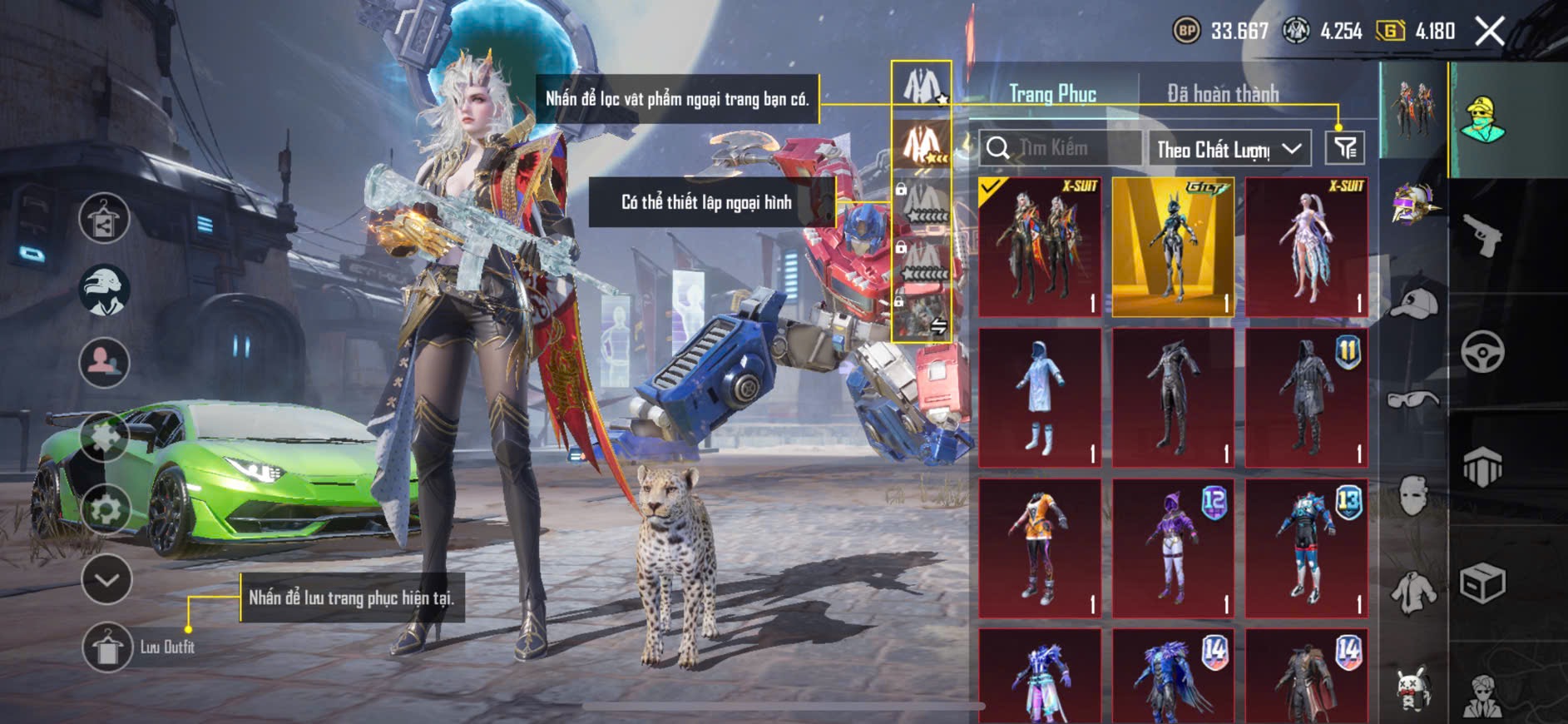Pick the purple hooded outfit with badge 12
Screen dimensions: 1568x724
1173,548
